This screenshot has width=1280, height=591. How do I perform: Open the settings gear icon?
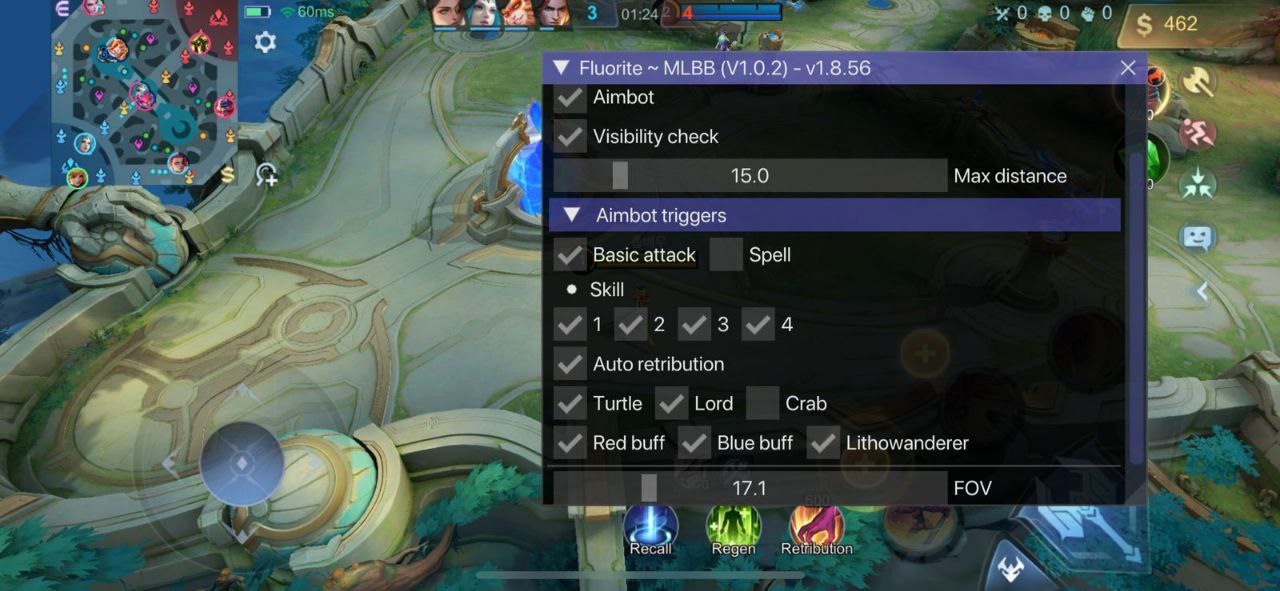pos(265,42)
